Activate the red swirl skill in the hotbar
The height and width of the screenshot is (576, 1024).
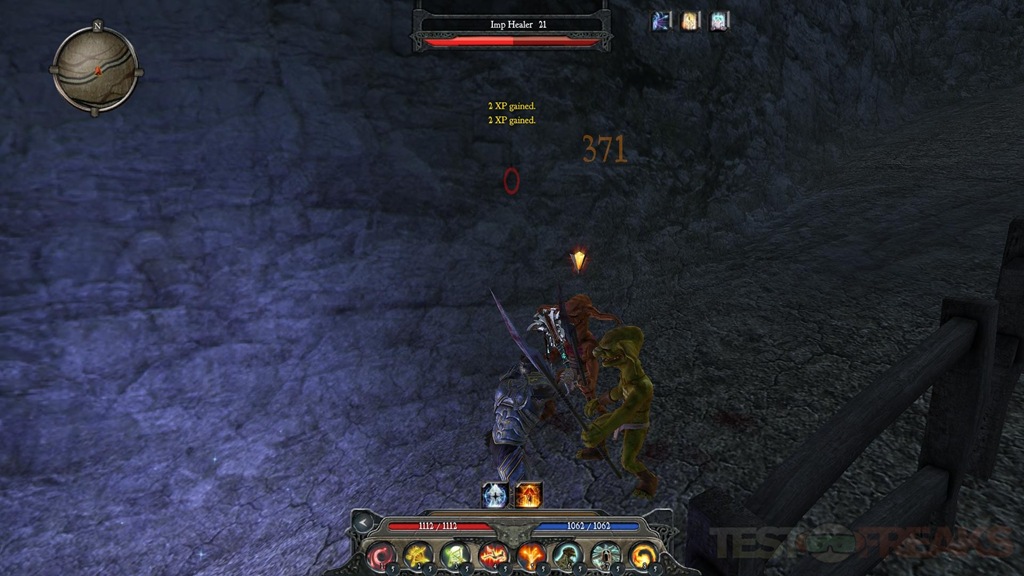382,554
